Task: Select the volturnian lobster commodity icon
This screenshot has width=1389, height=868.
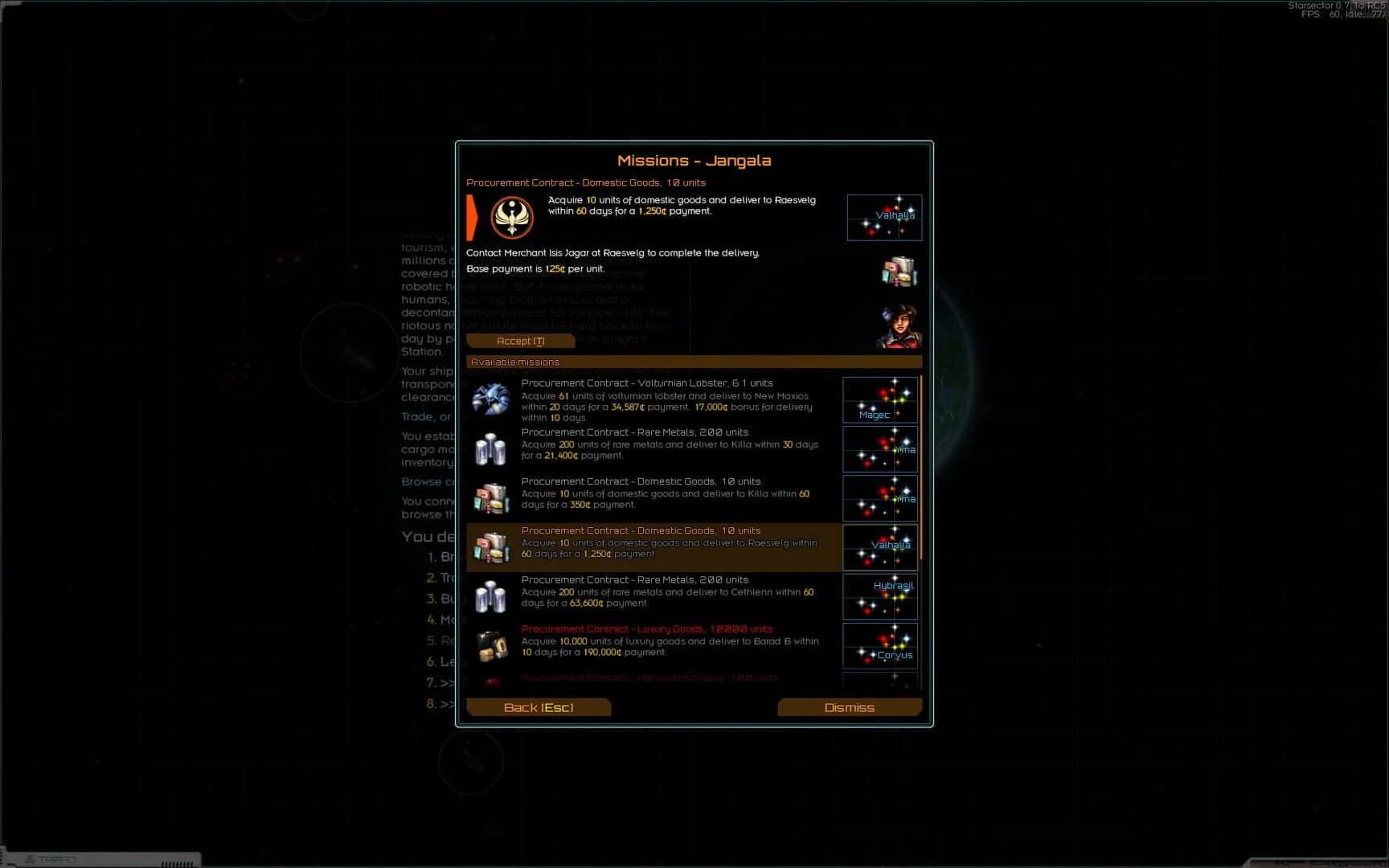Action: coord(492,399)
